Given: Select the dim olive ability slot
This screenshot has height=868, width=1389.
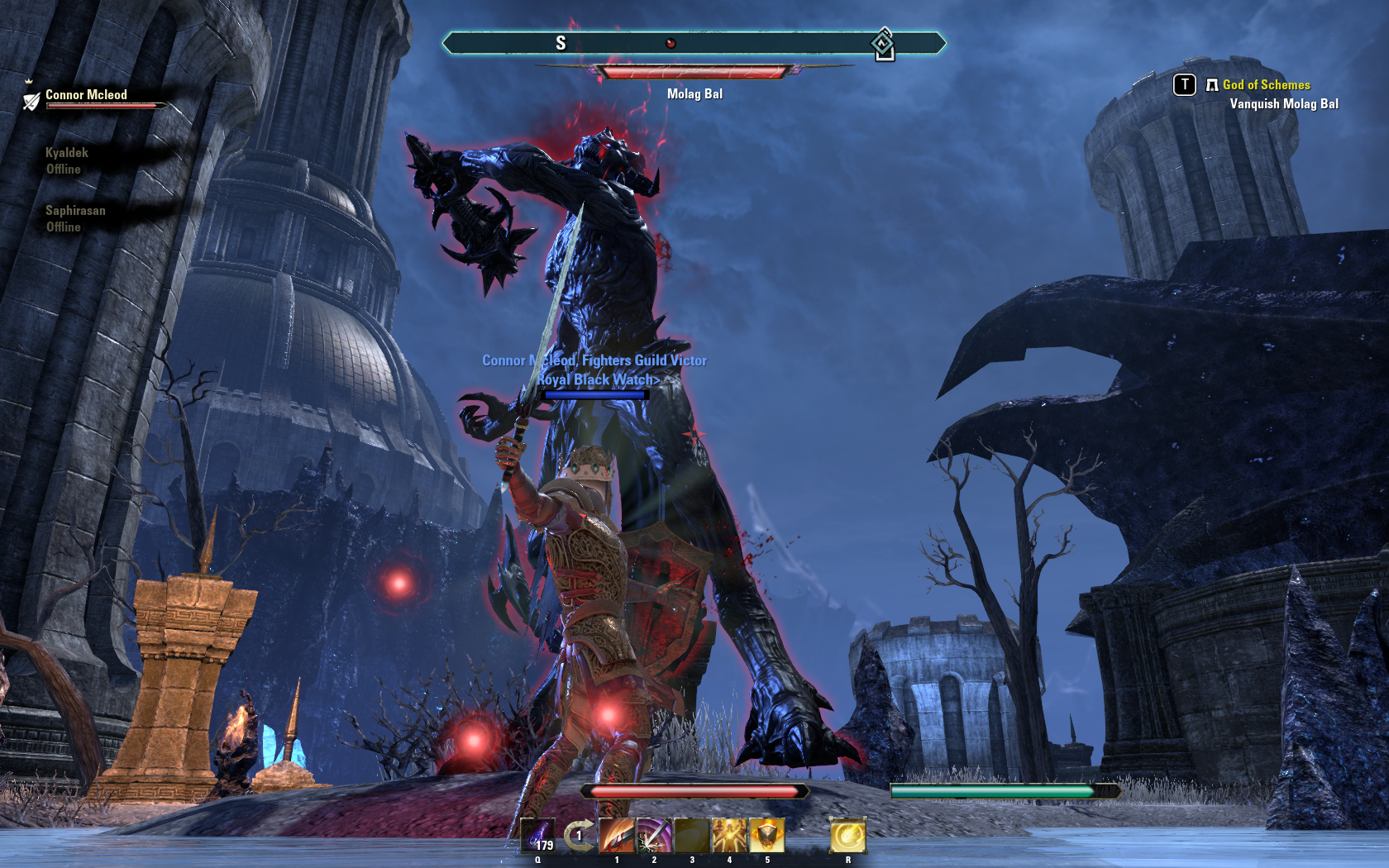Looking at the screenshot, I should click(692, 836).
